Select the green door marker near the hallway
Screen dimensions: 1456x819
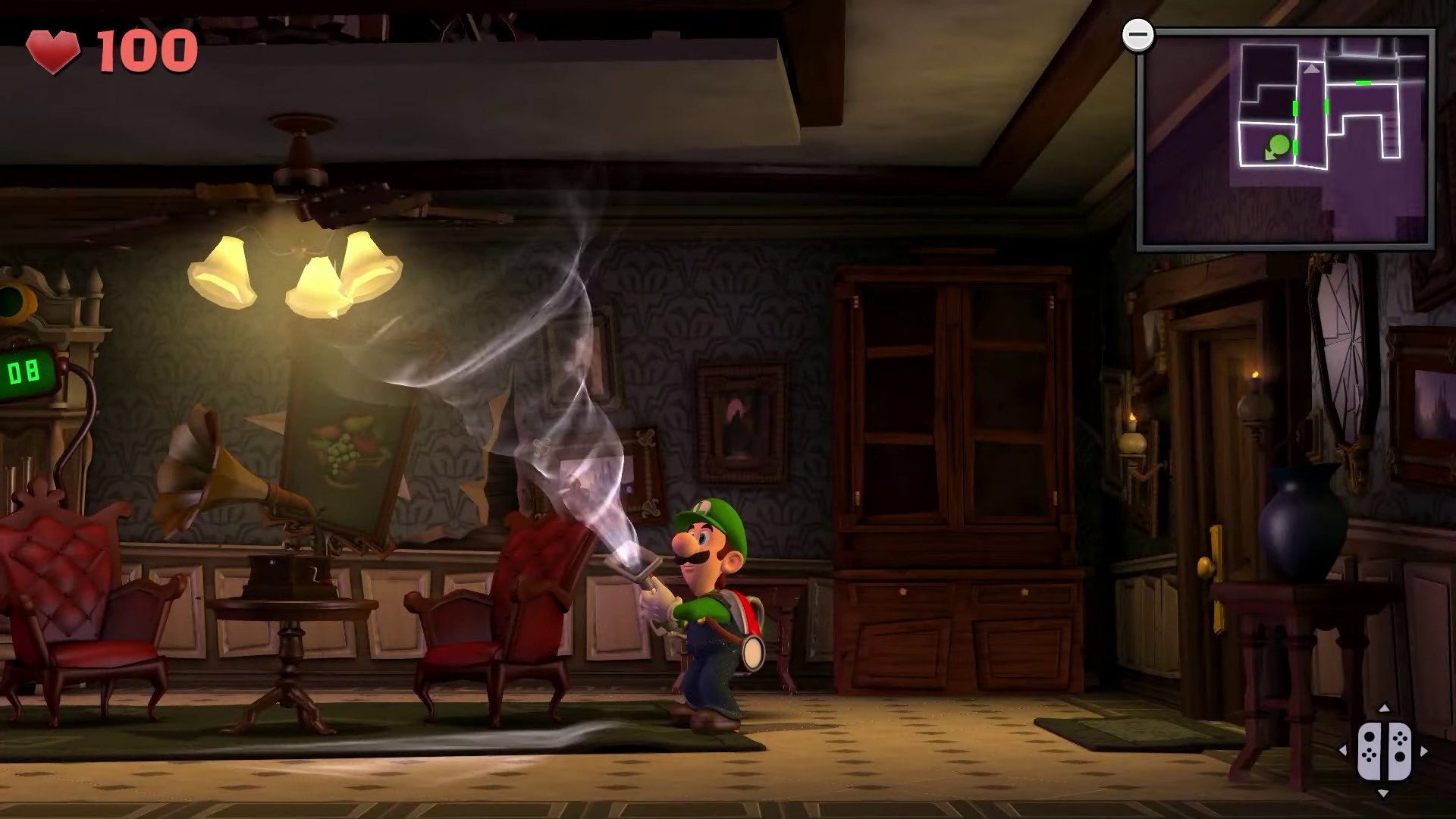click(x=1326, y=105)
